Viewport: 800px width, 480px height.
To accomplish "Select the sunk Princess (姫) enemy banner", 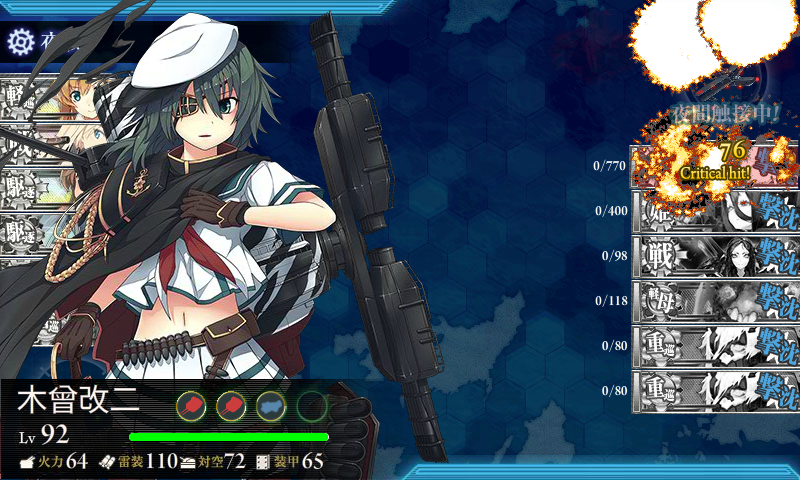I will pos(715,212).
